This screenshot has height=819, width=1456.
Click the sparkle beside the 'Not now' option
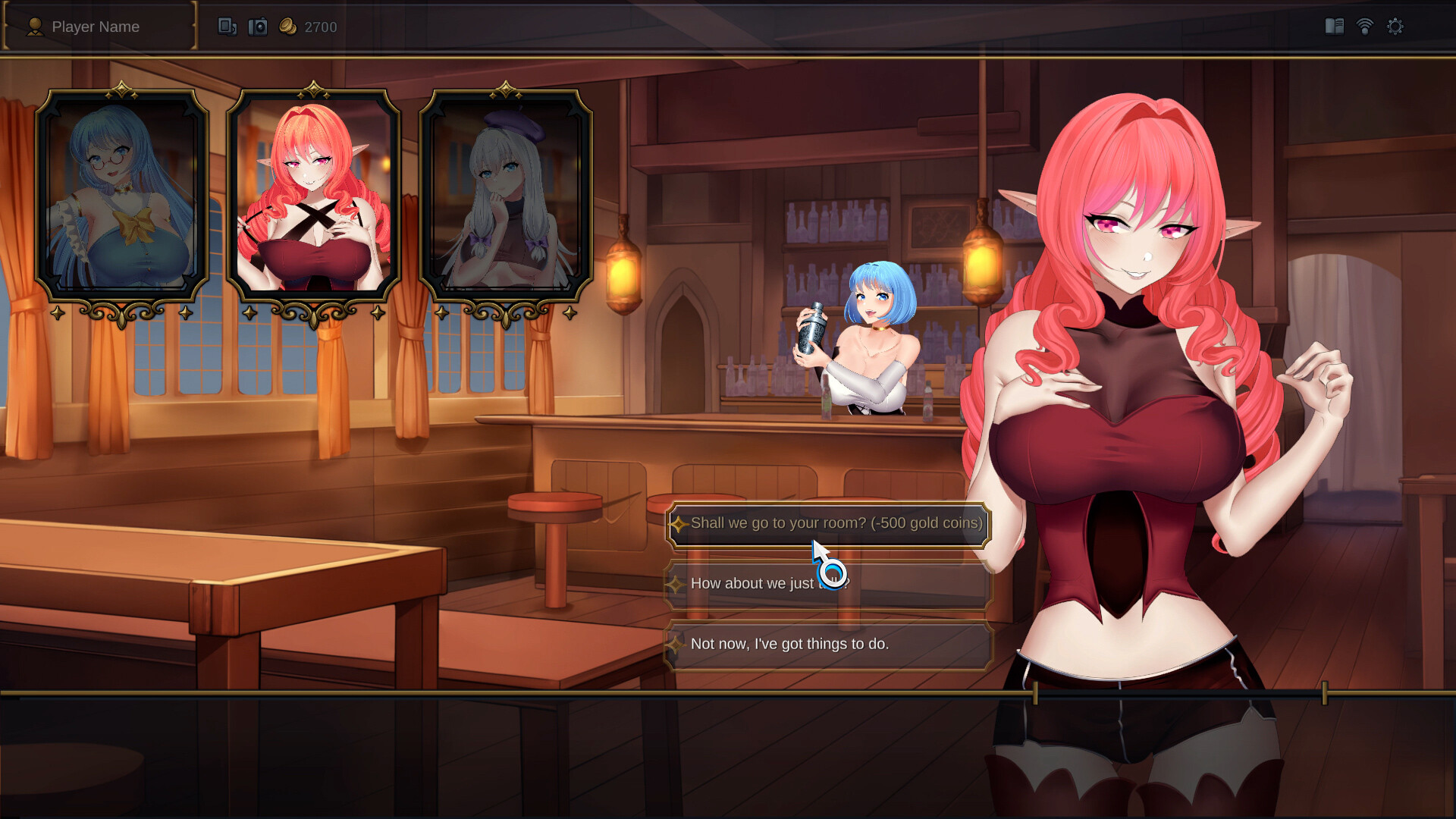[677, 645]
